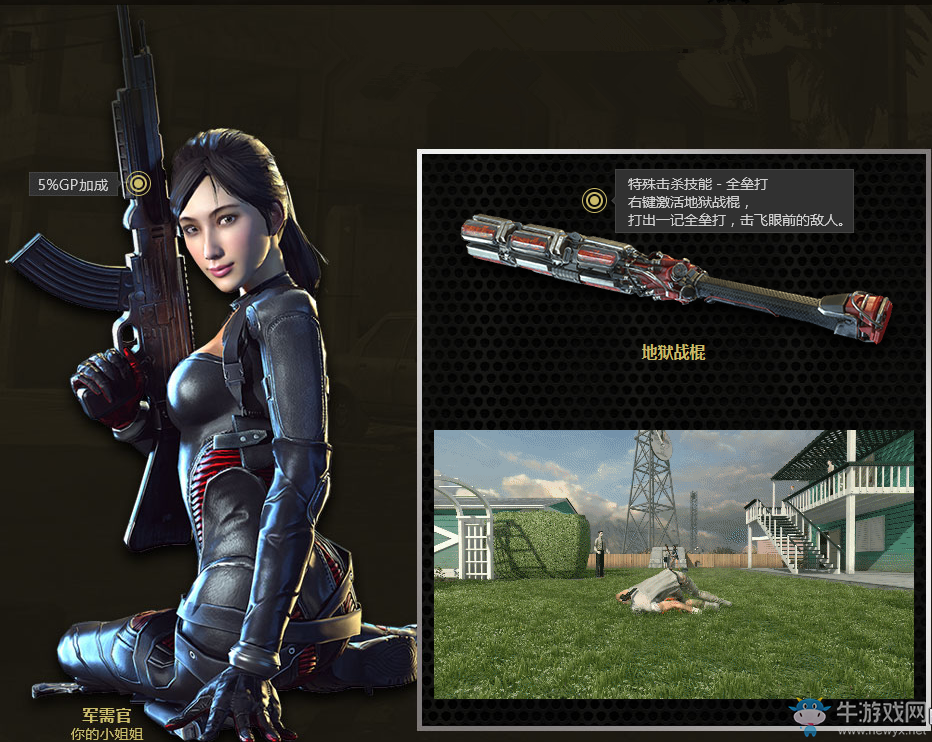Image resolution: width=932 pixels, height=742 pixels.
Task: Click the 牛游戏网 site logo
Action: pos(858,714)
